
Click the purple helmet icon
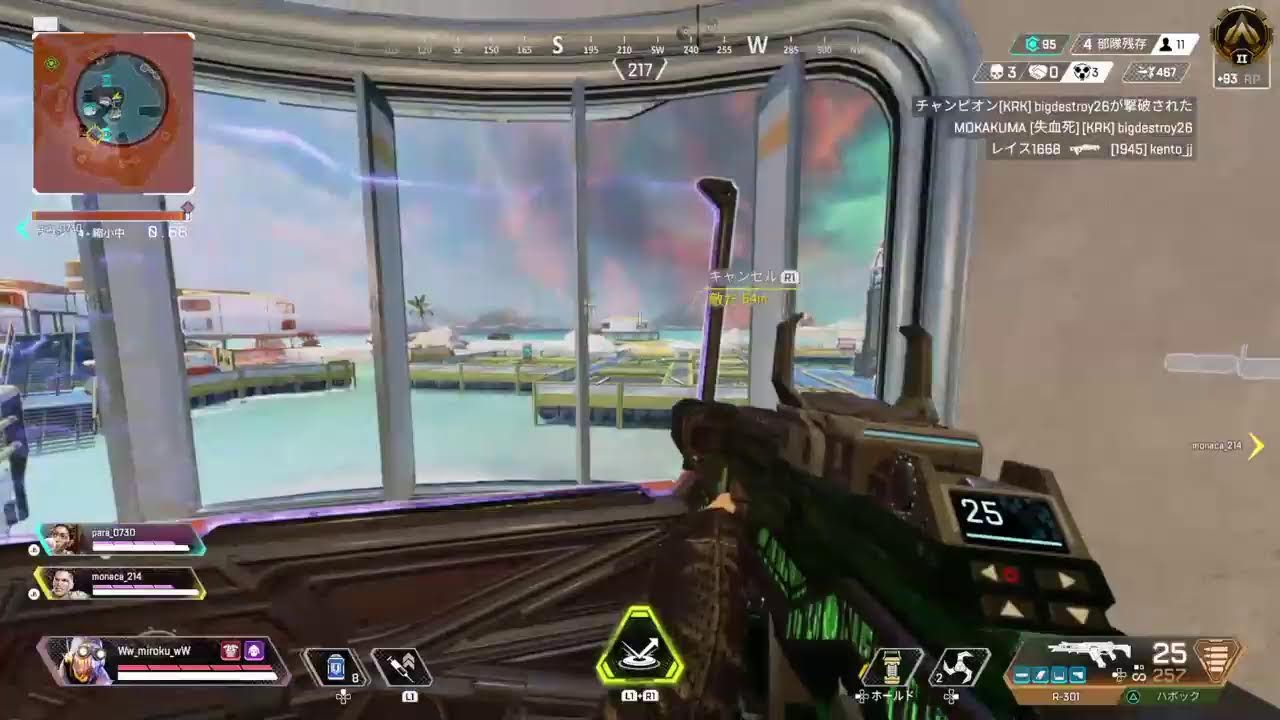coord(254,650)
